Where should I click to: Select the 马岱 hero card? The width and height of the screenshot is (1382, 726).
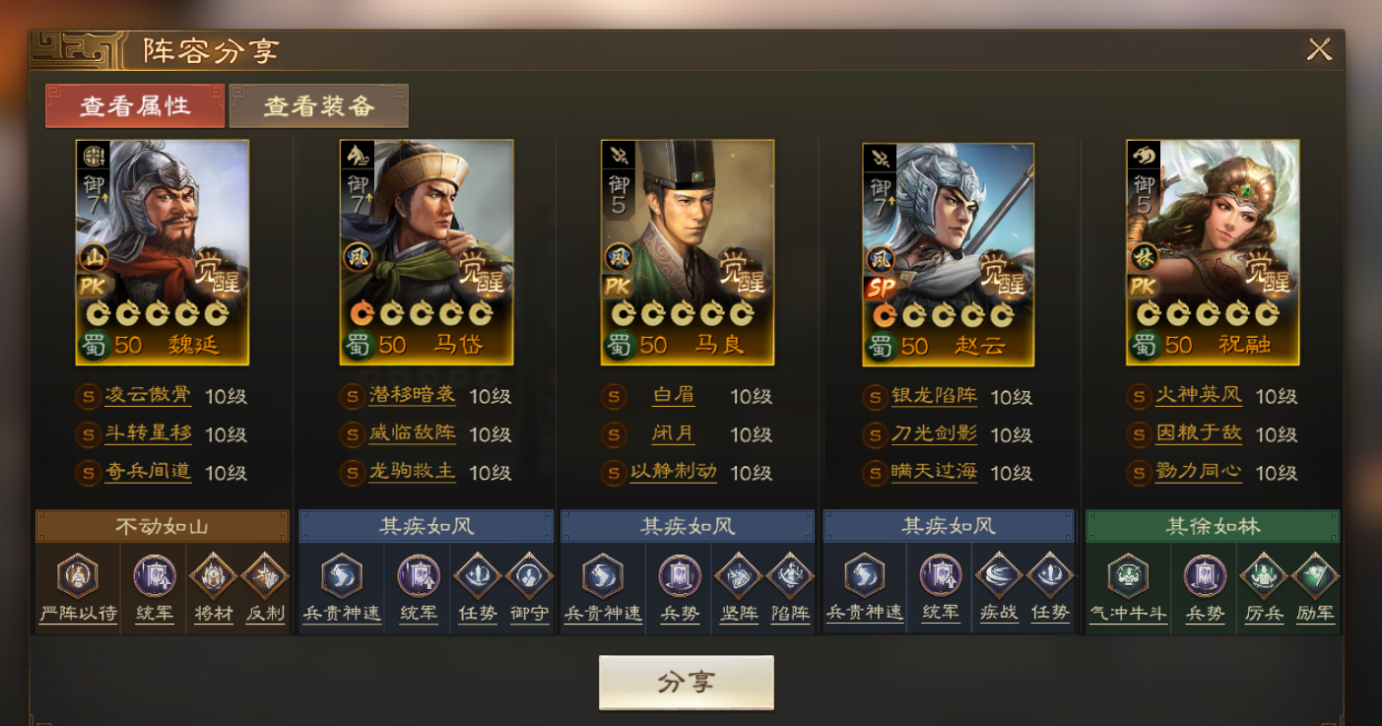click(x=426, y=252)
